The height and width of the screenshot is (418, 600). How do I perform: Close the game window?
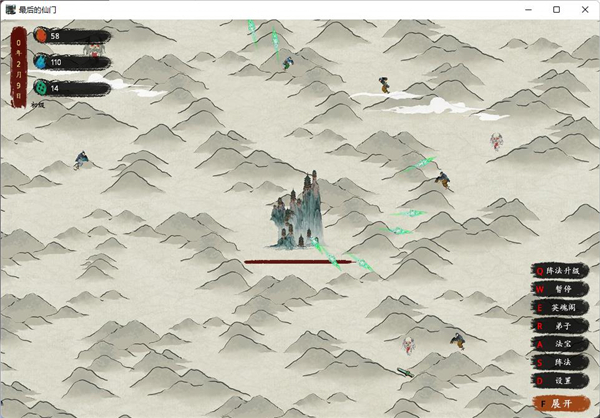point(584,9)
